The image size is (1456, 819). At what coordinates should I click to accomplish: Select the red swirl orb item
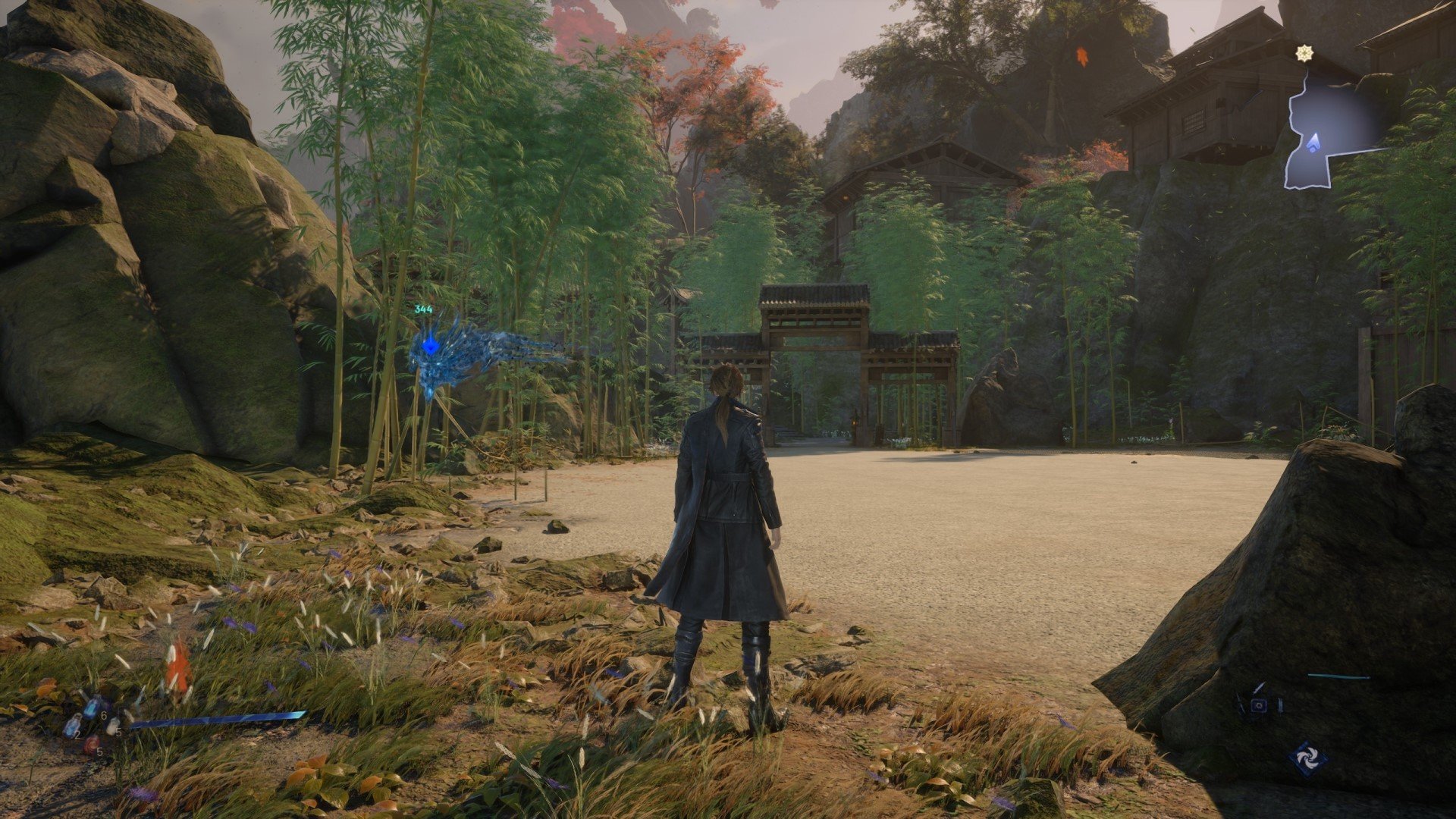(92, 745)
